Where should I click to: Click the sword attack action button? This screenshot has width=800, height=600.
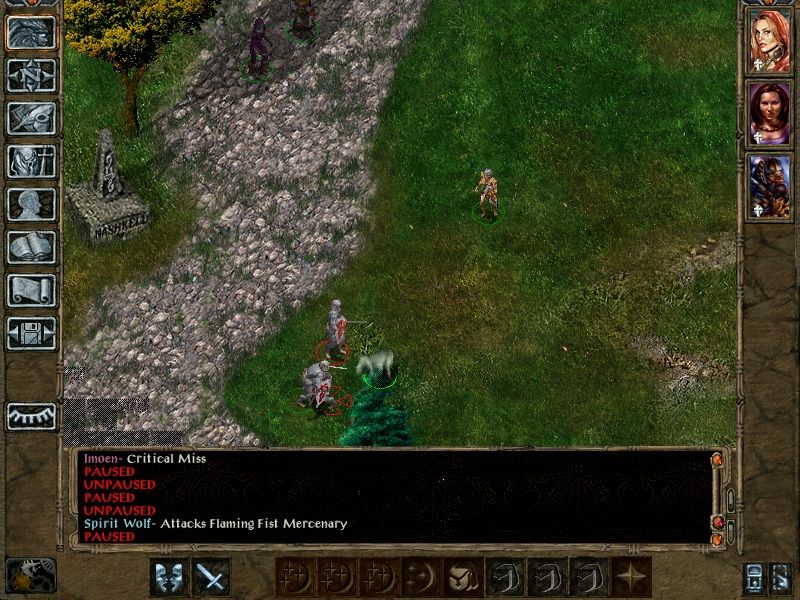[211, 577]
